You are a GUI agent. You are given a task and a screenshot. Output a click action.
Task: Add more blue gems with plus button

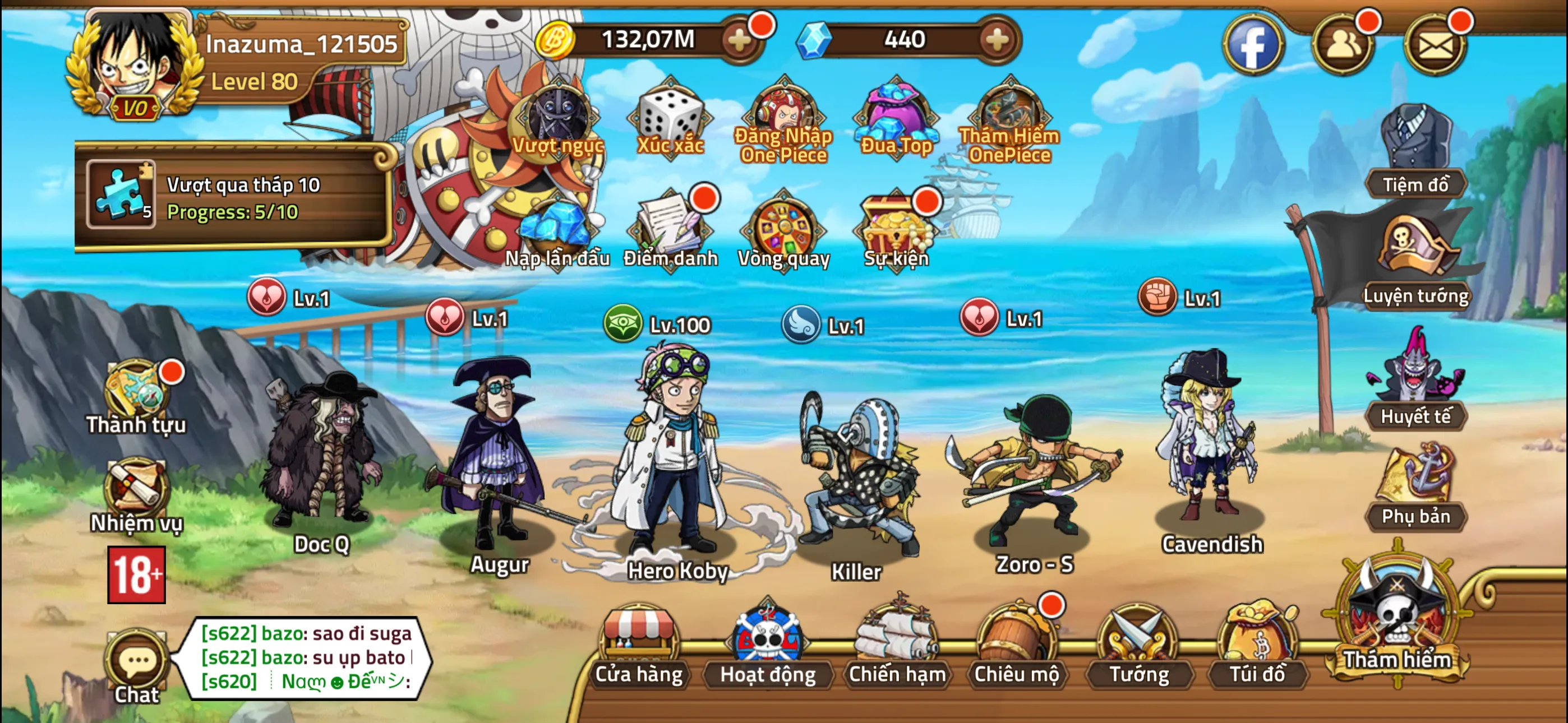(x=997, y=40)
